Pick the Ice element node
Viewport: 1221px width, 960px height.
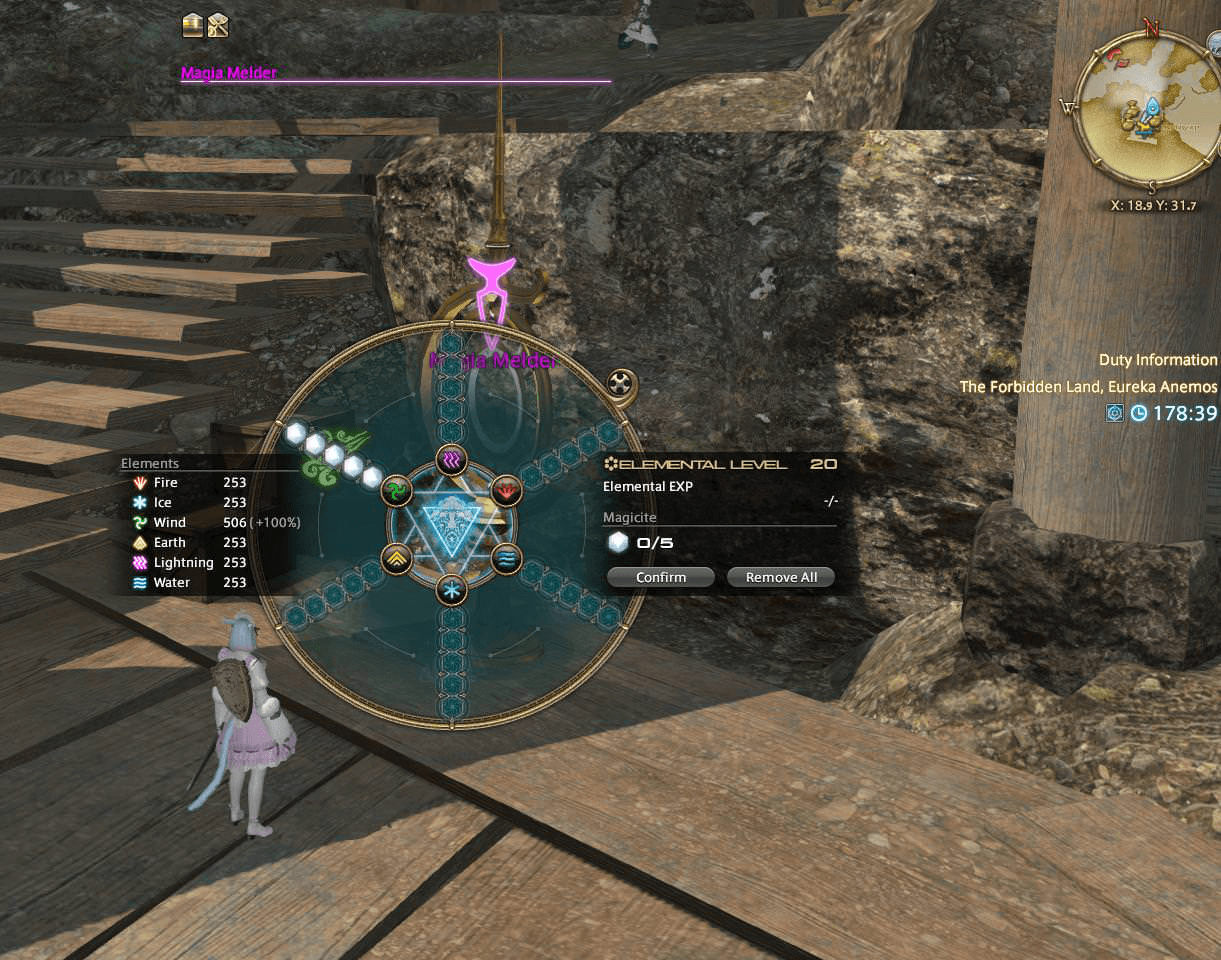(451, 590)
